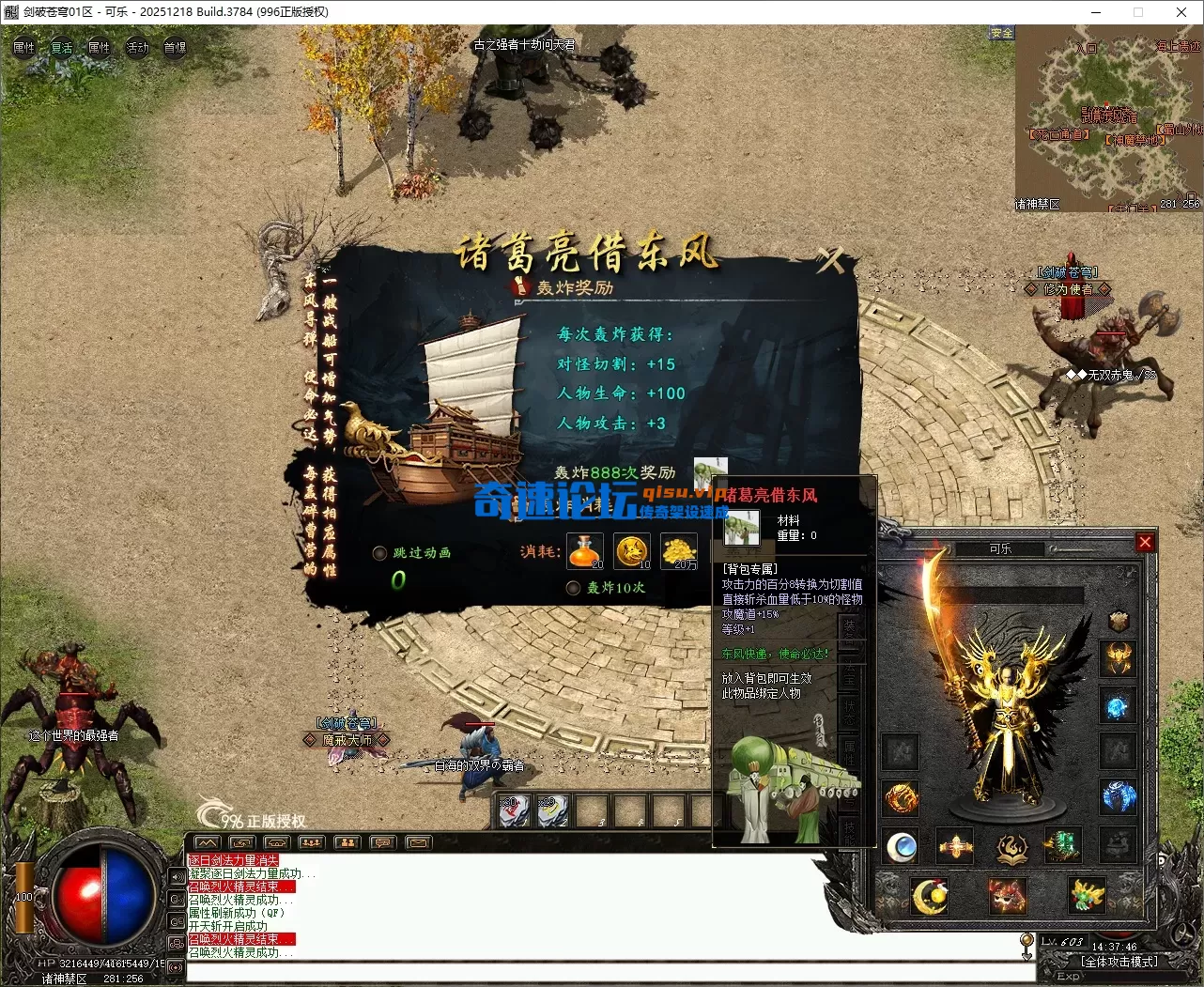Close the 可乐 character equipment panel

click(x=1145, y=542)
